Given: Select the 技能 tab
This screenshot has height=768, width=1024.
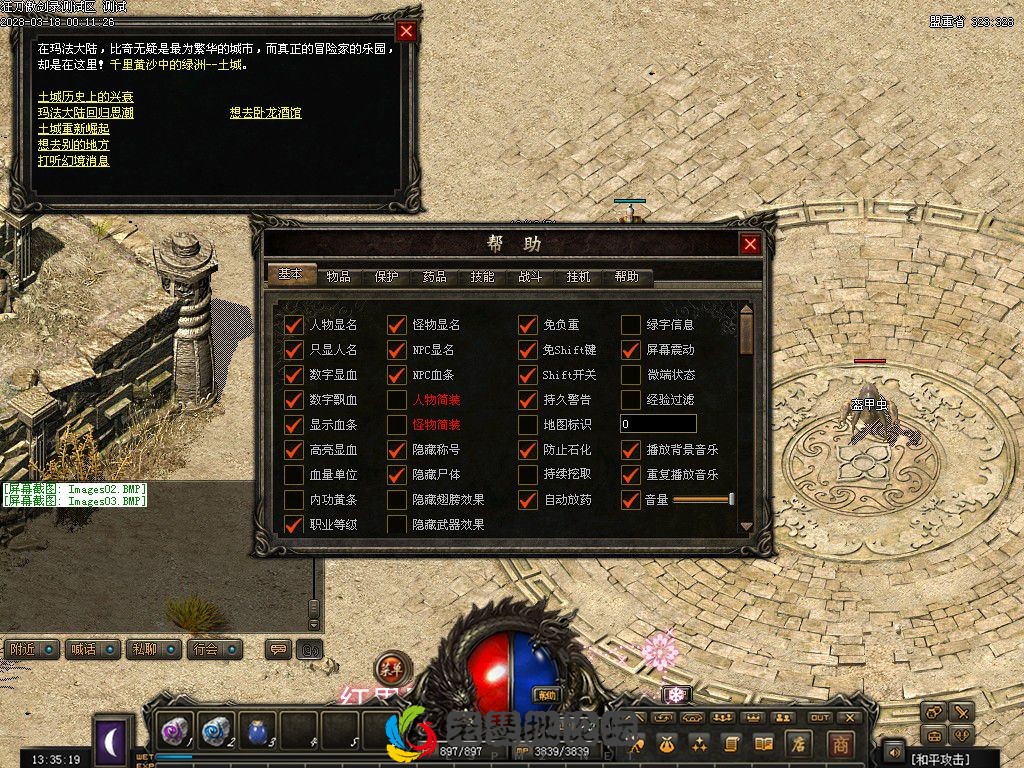Looking at the screenshot, I should pyautogui.click(x=482, y=277).
